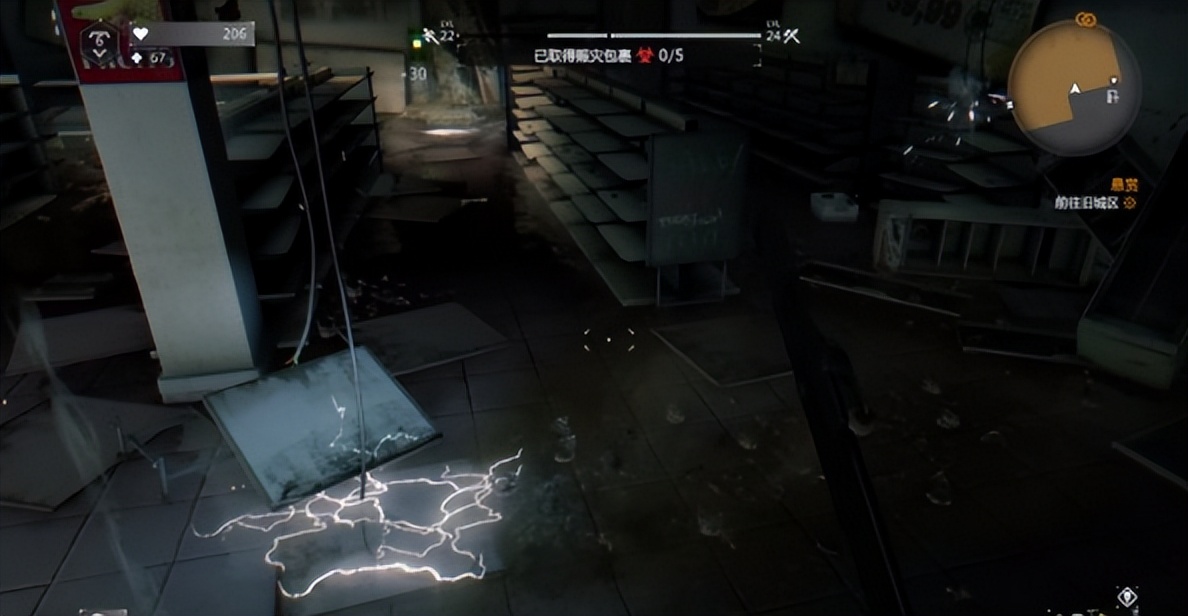Click the orange quest marker above the minimap

(1084, 19)
